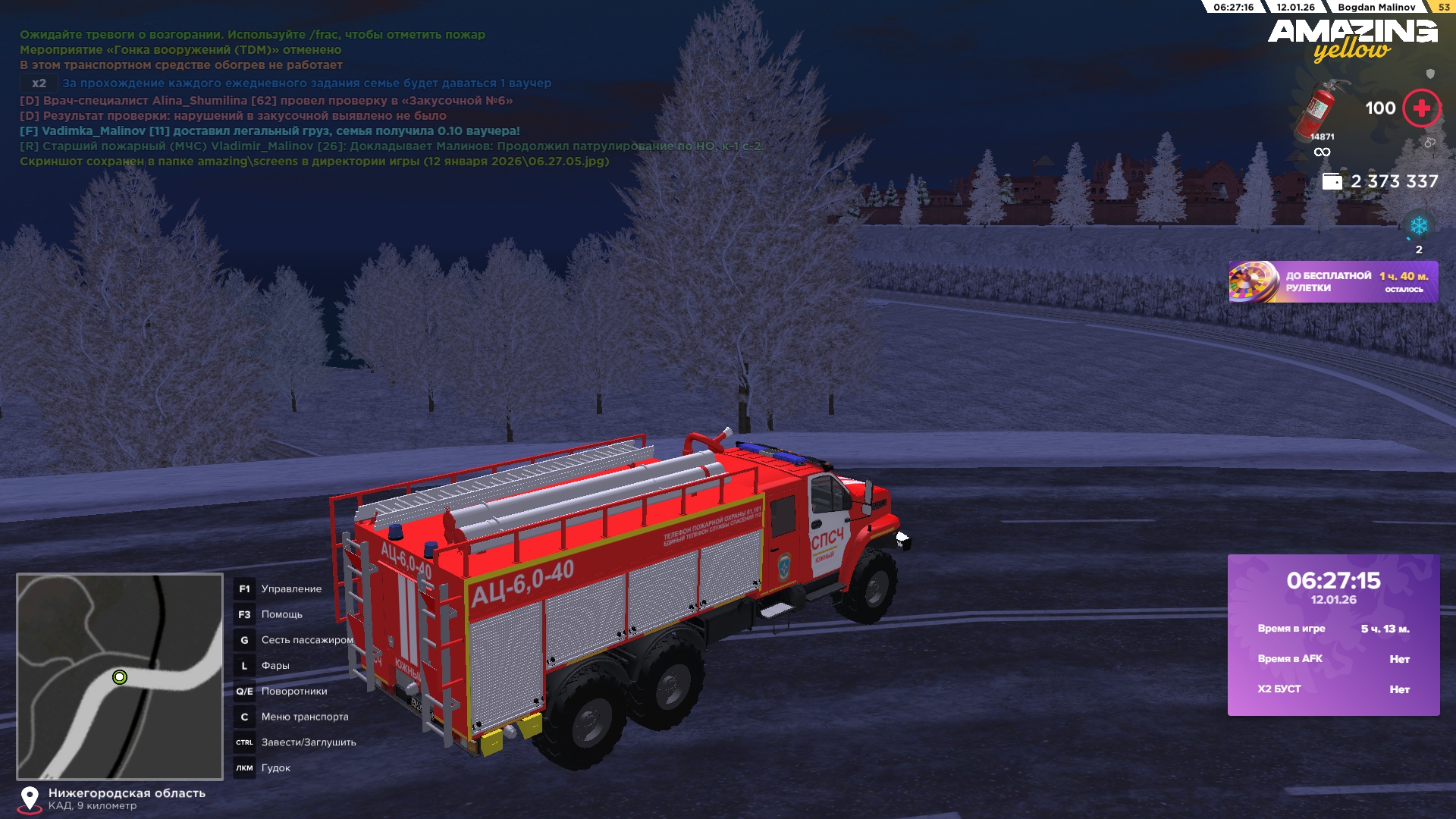Screen dimensions: 1456x819
Task: Click the minimap
Action: (x=120, y=676)
